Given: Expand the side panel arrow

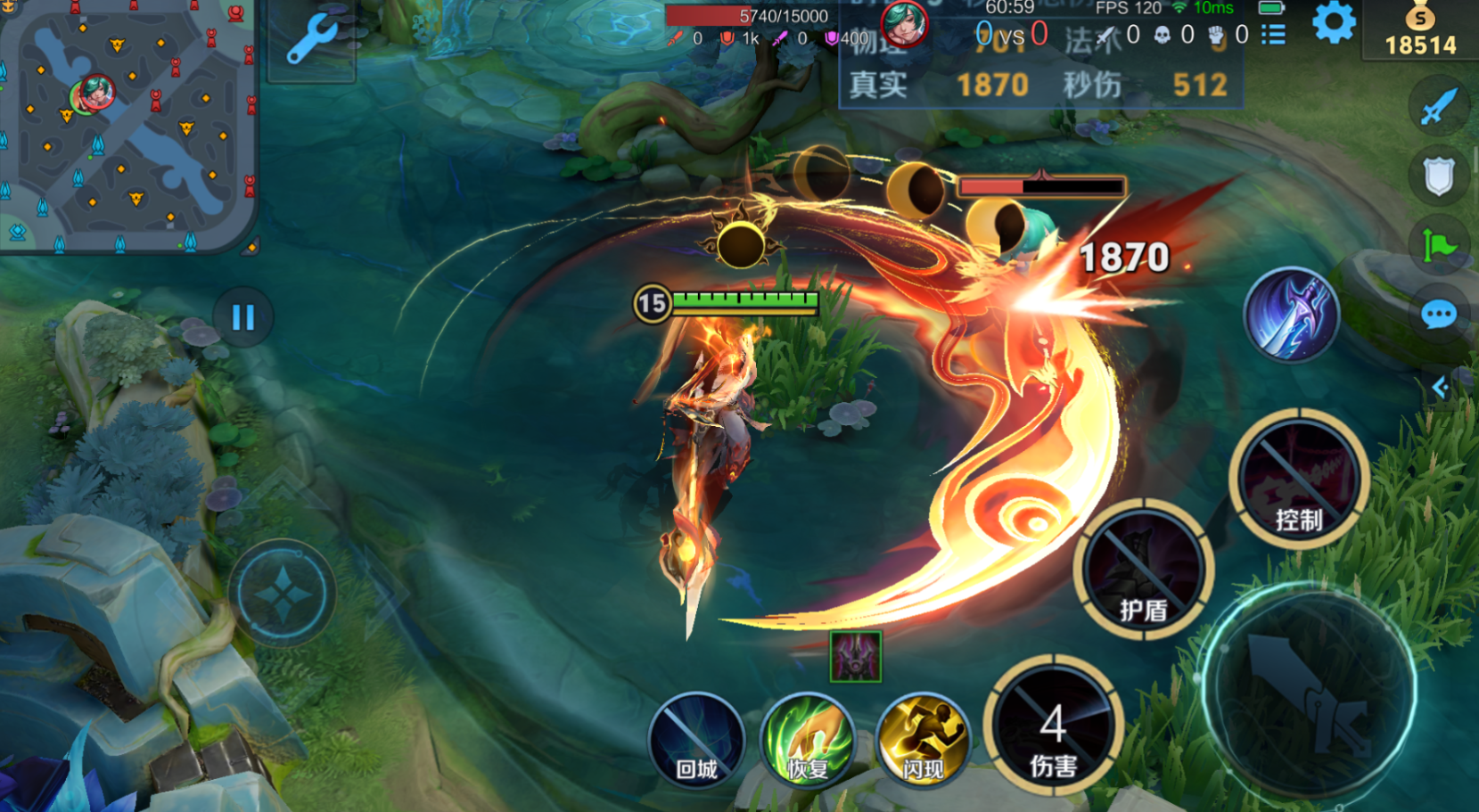Looking at the screenshot, I should [1440, 387].
